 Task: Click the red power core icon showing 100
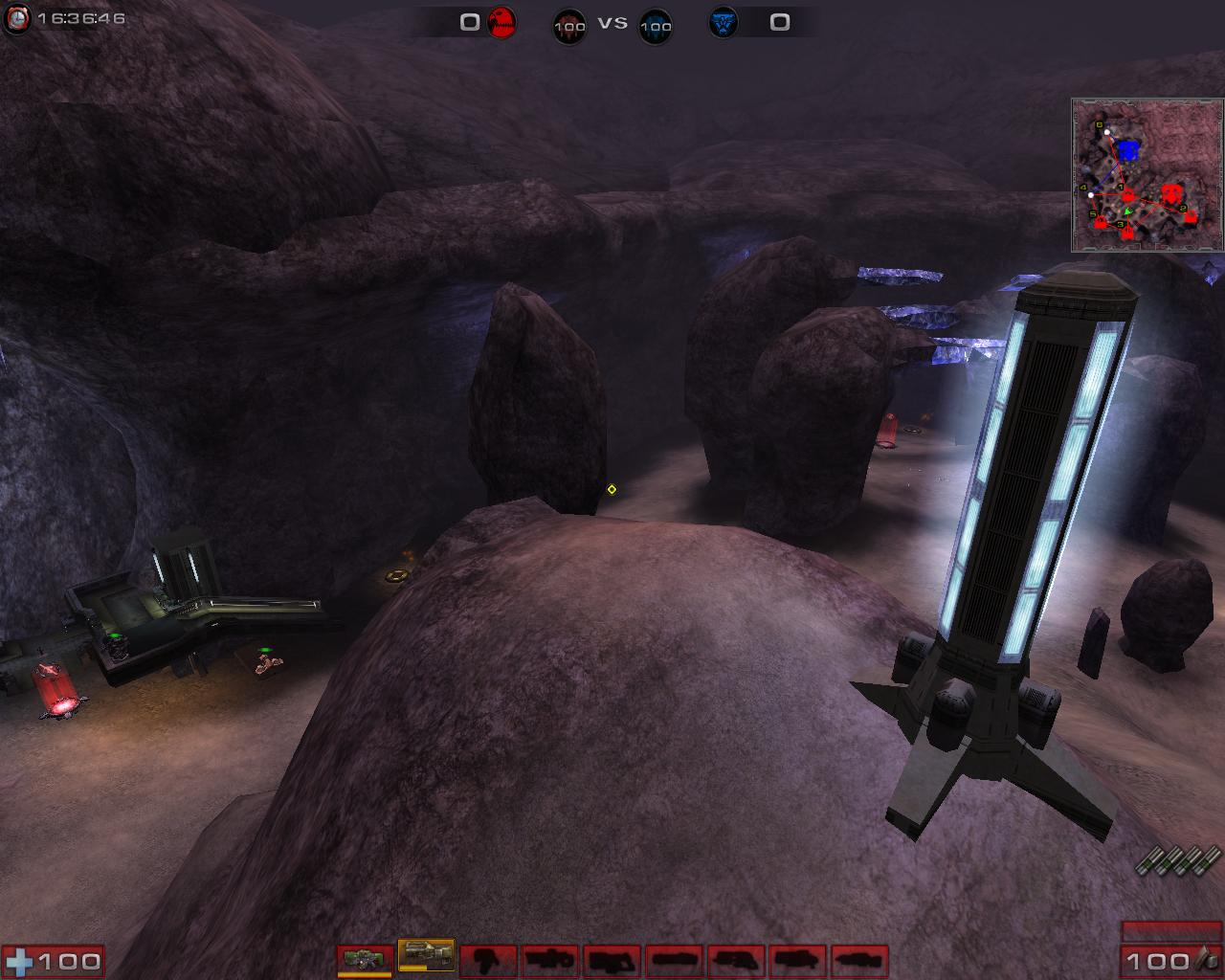pos(570,26)
